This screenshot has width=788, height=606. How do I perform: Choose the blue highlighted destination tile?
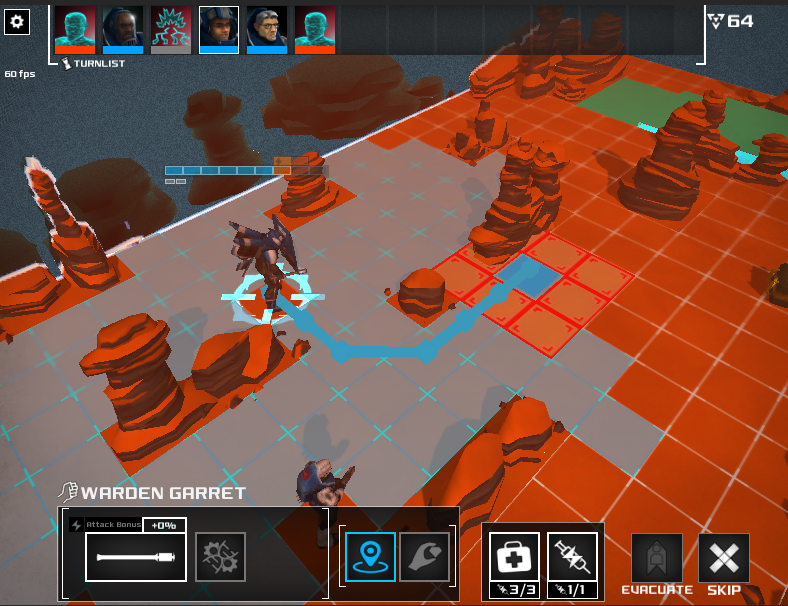[523, 273]
